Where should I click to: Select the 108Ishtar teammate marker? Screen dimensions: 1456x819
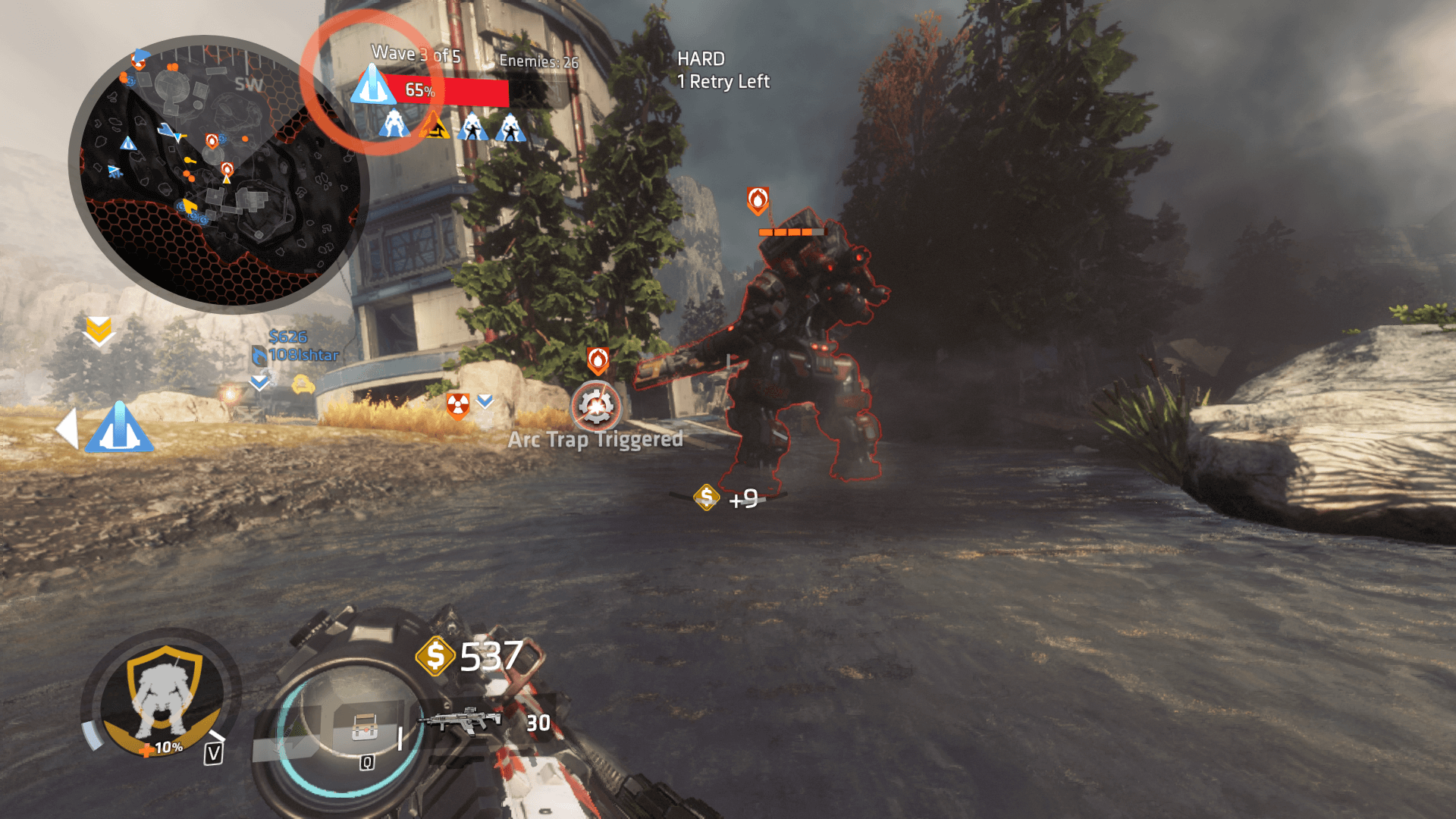tap(296, 354)
